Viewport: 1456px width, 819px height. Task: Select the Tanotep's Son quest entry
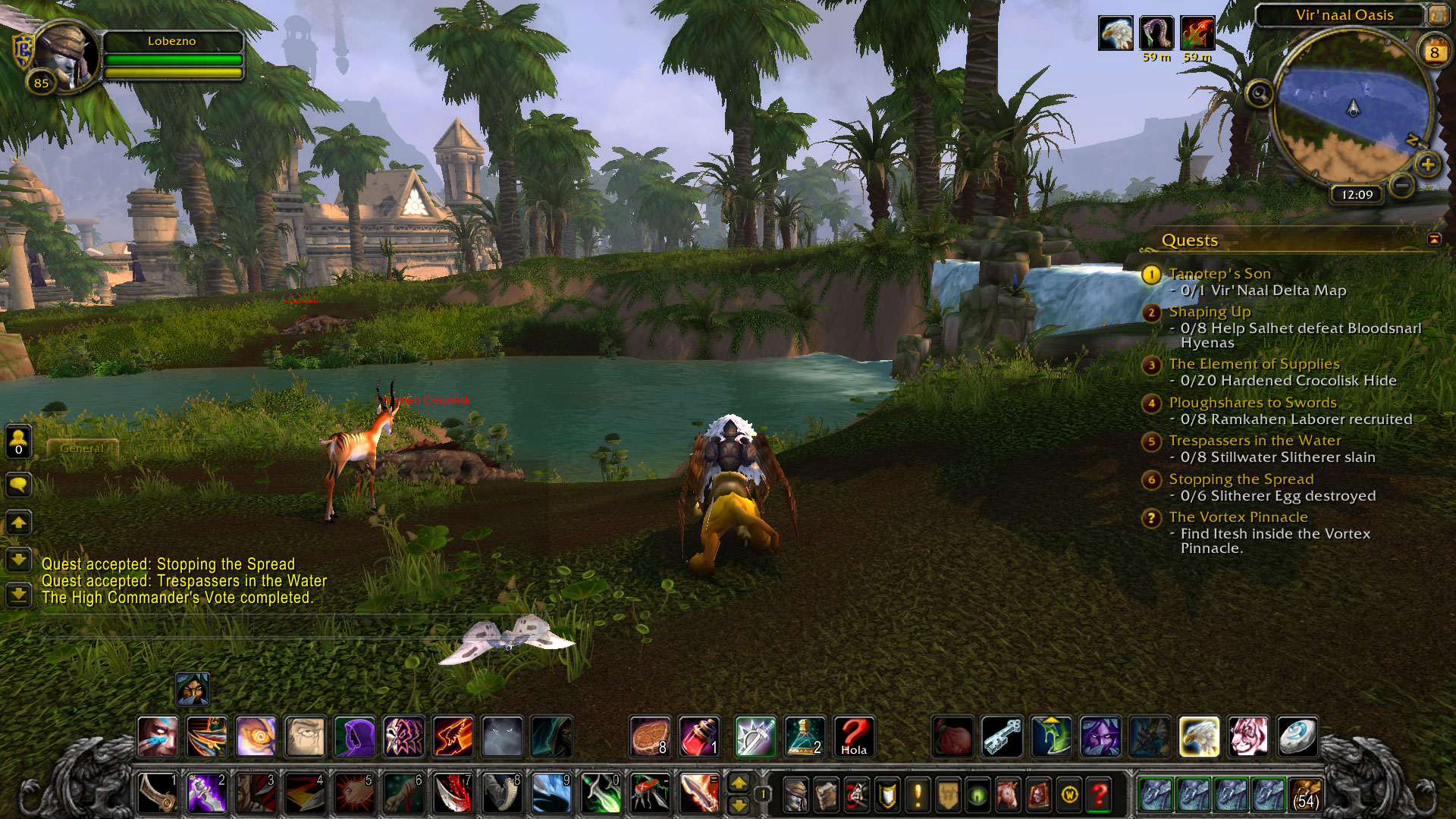click(1219, 274)
